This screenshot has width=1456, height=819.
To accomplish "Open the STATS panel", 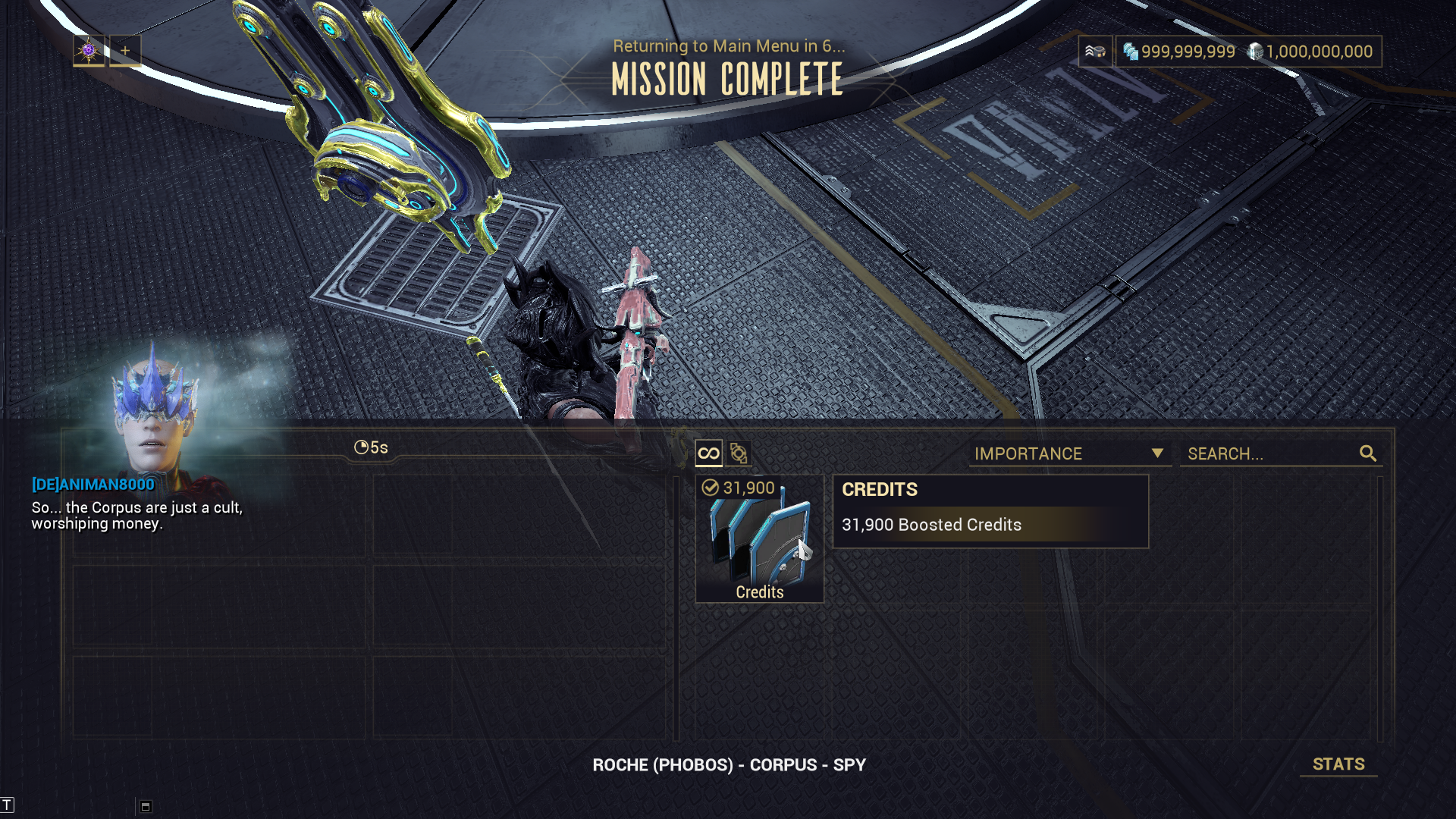I will tap(1338, 764).
